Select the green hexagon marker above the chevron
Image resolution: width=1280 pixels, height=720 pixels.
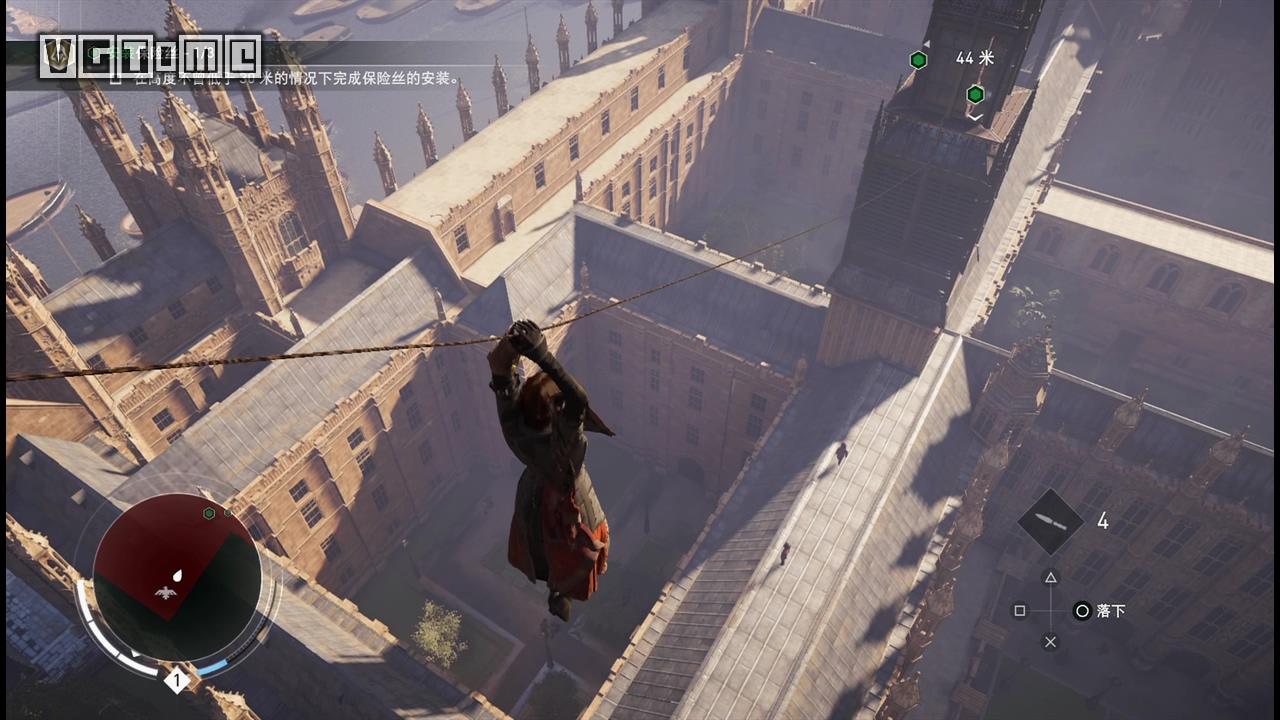click(975, 94)
